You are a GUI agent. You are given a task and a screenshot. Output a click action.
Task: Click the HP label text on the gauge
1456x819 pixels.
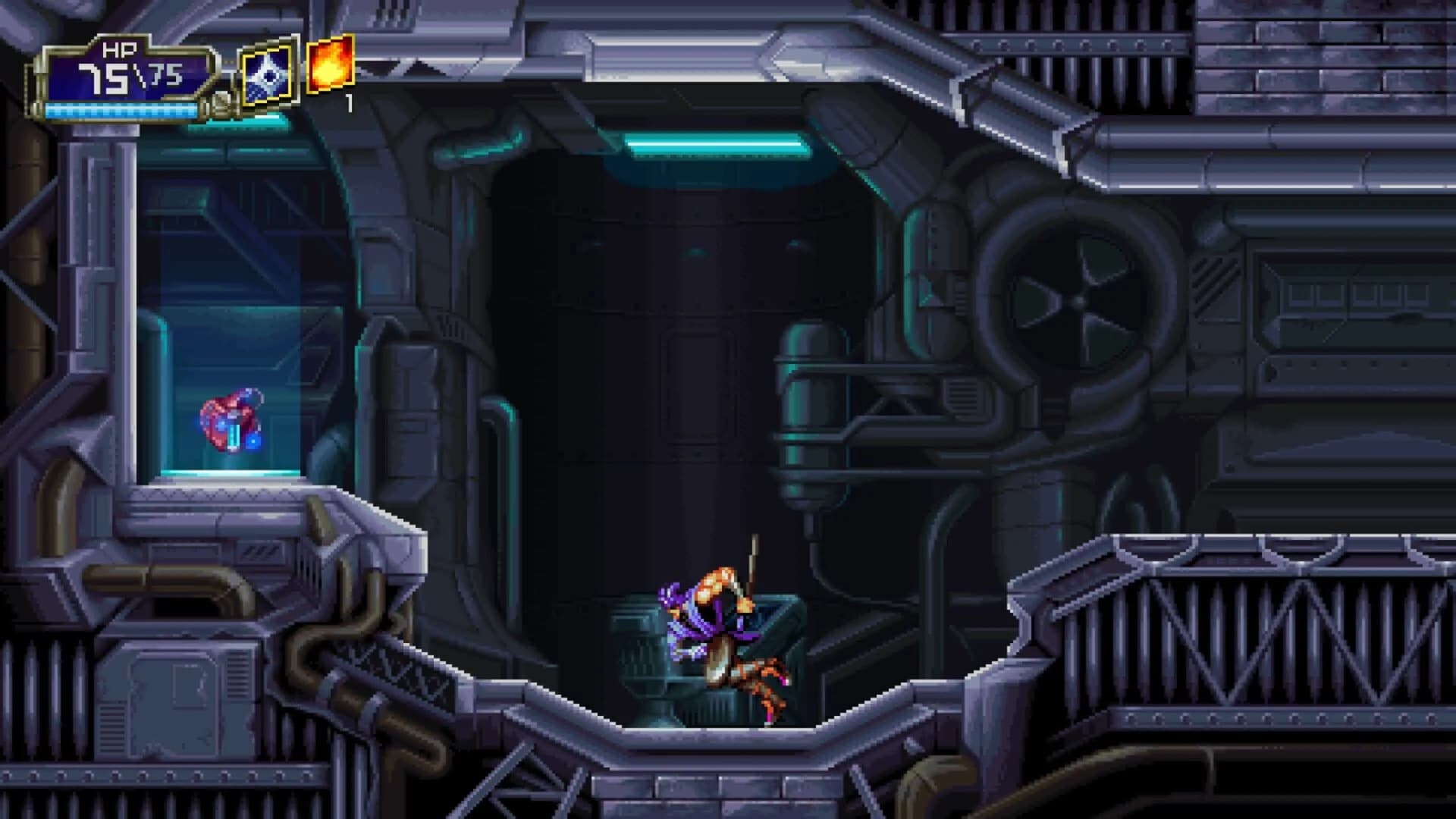click(x=121, y=49)
